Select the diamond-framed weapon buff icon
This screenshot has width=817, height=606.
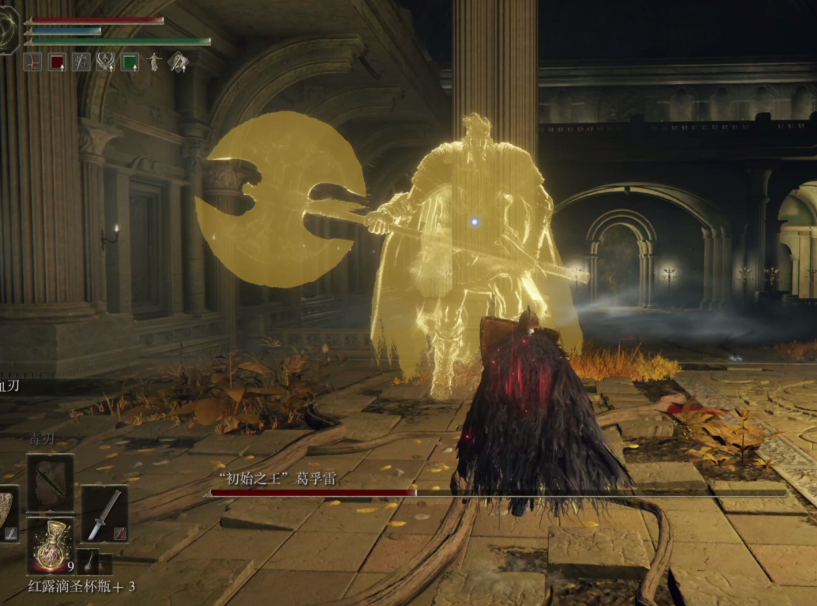coord(178,62)
